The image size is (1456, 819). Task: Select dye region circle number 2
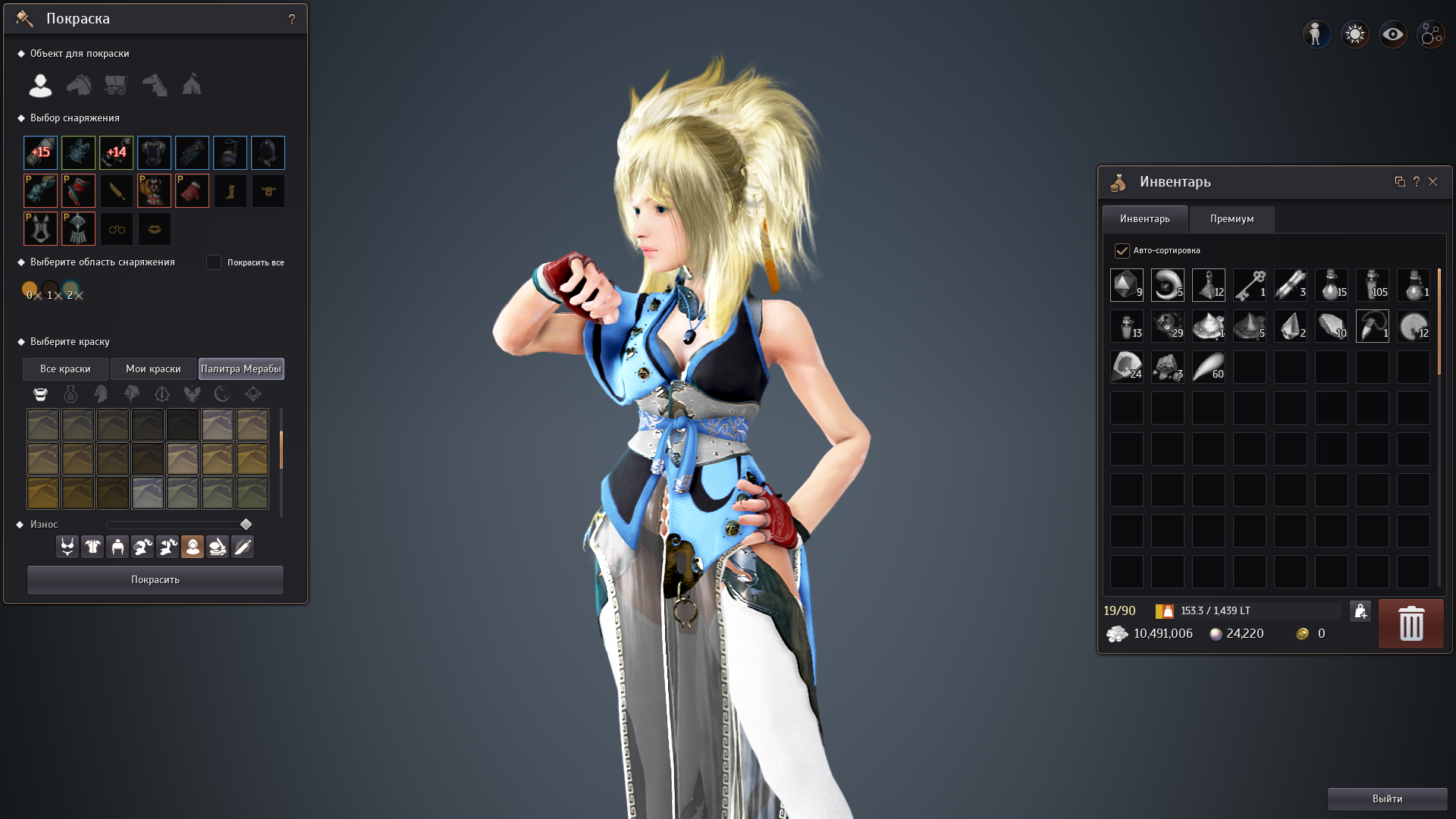click(71, 289)
